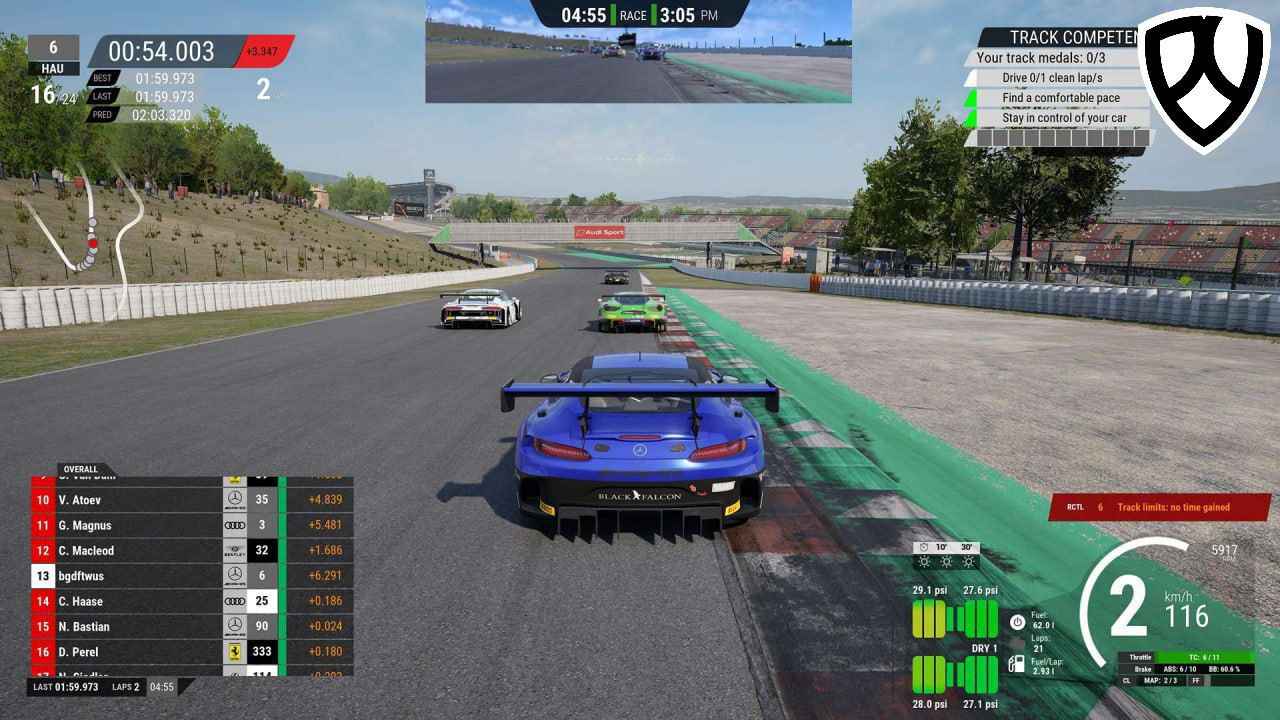The image size is (1280, 720).
Task: Toggle the TC: 6/11 traction control indicator
Action: click(x=1204, y=658)
